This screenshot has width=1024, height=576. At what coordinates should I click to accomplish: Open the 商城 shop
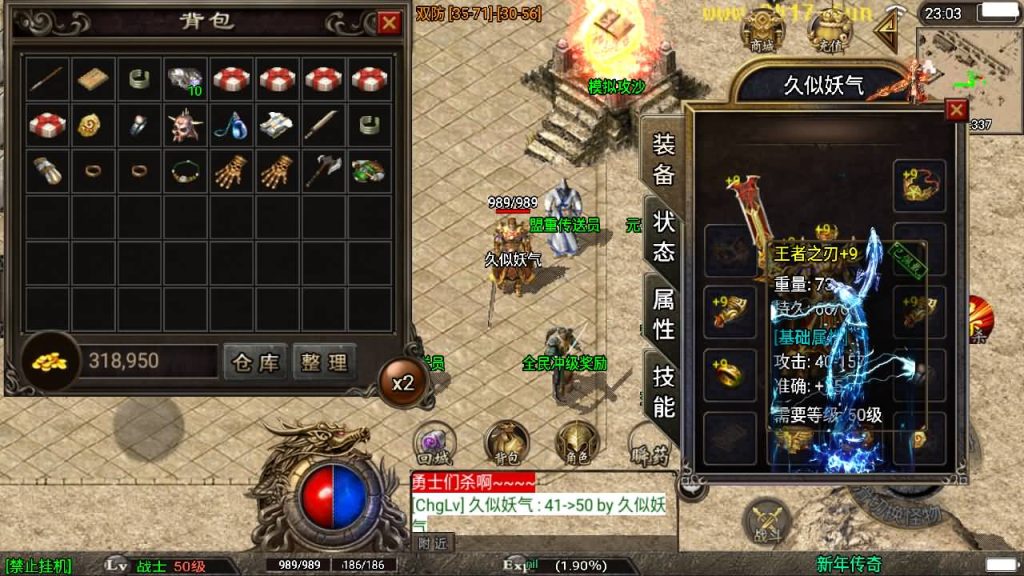762,31
